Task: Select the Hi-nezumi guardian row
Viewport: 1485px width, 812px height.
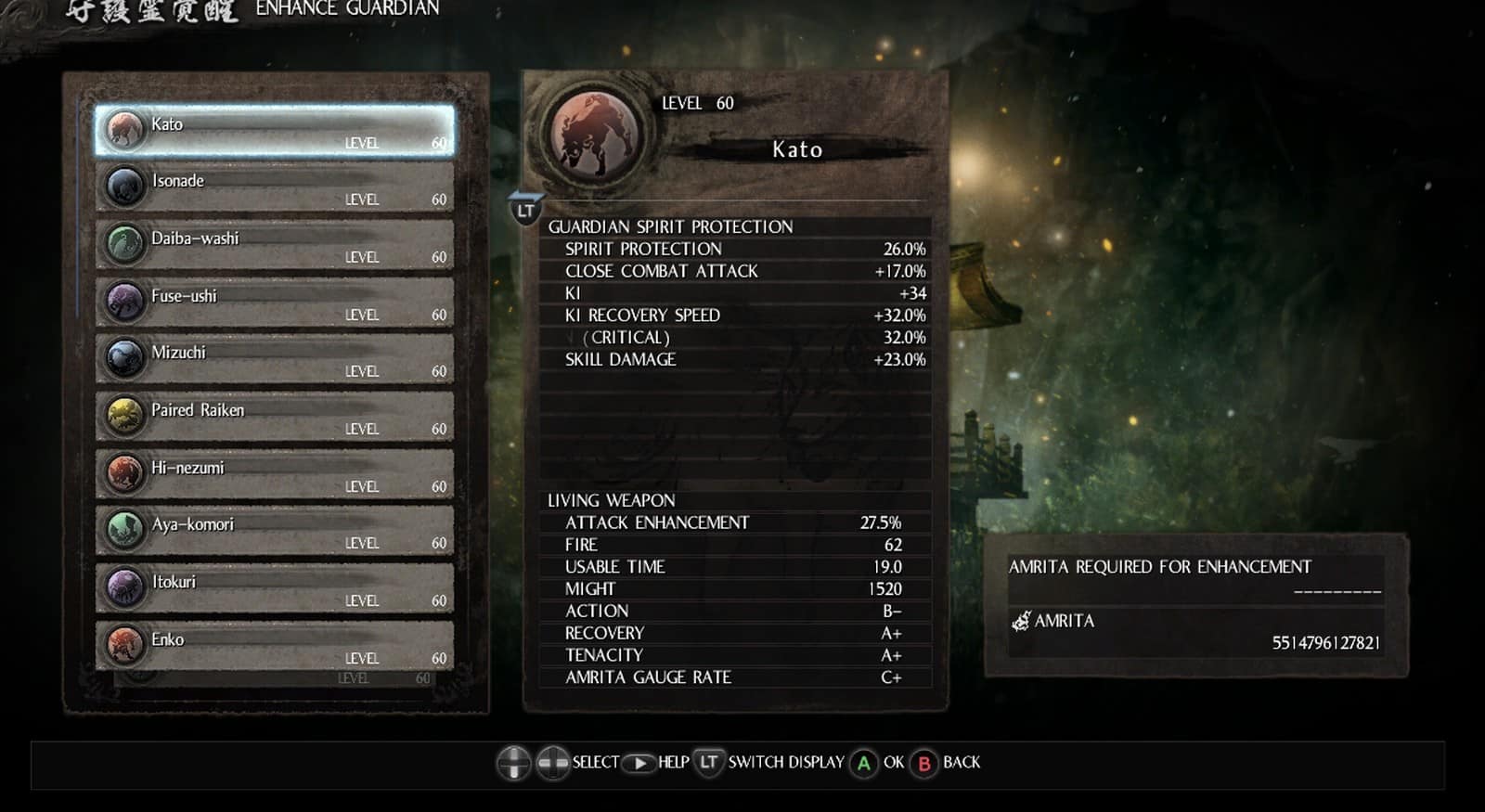Action: pos(275,474)
